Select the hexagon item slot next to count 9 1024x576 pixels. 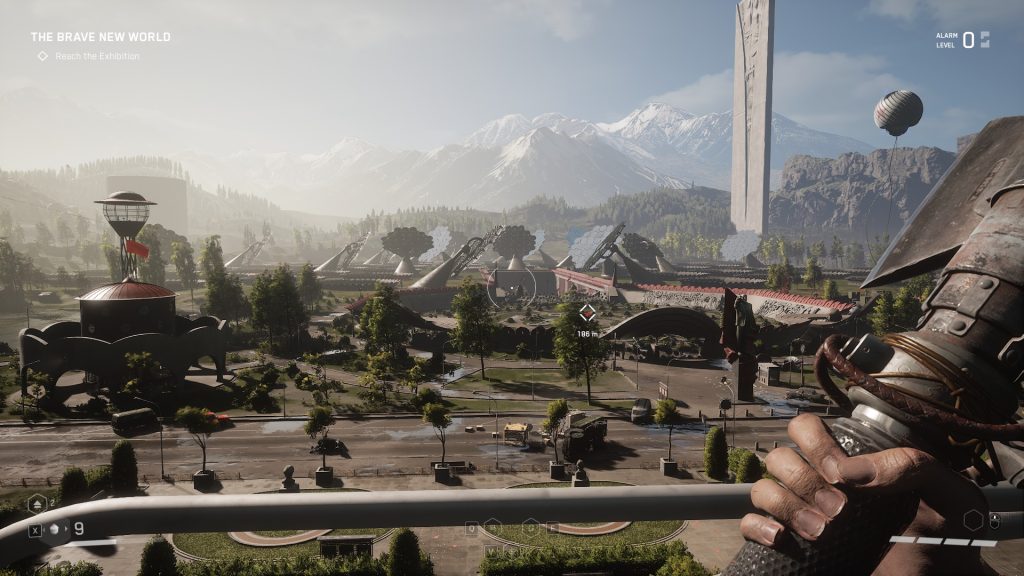[x=56, y=529]
